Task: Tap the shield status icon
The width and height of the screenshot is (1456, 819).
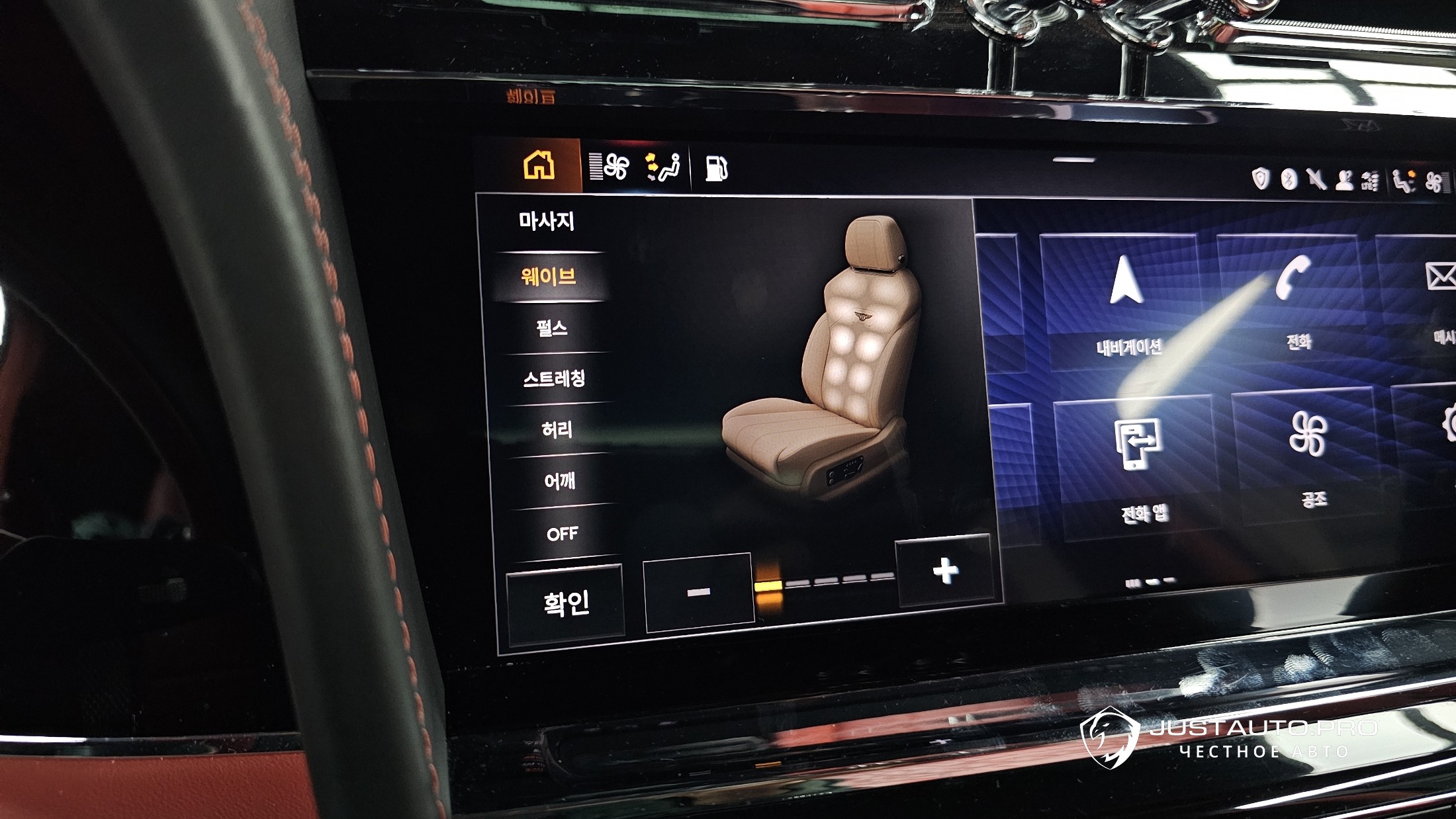Action: pos(1261,179)
